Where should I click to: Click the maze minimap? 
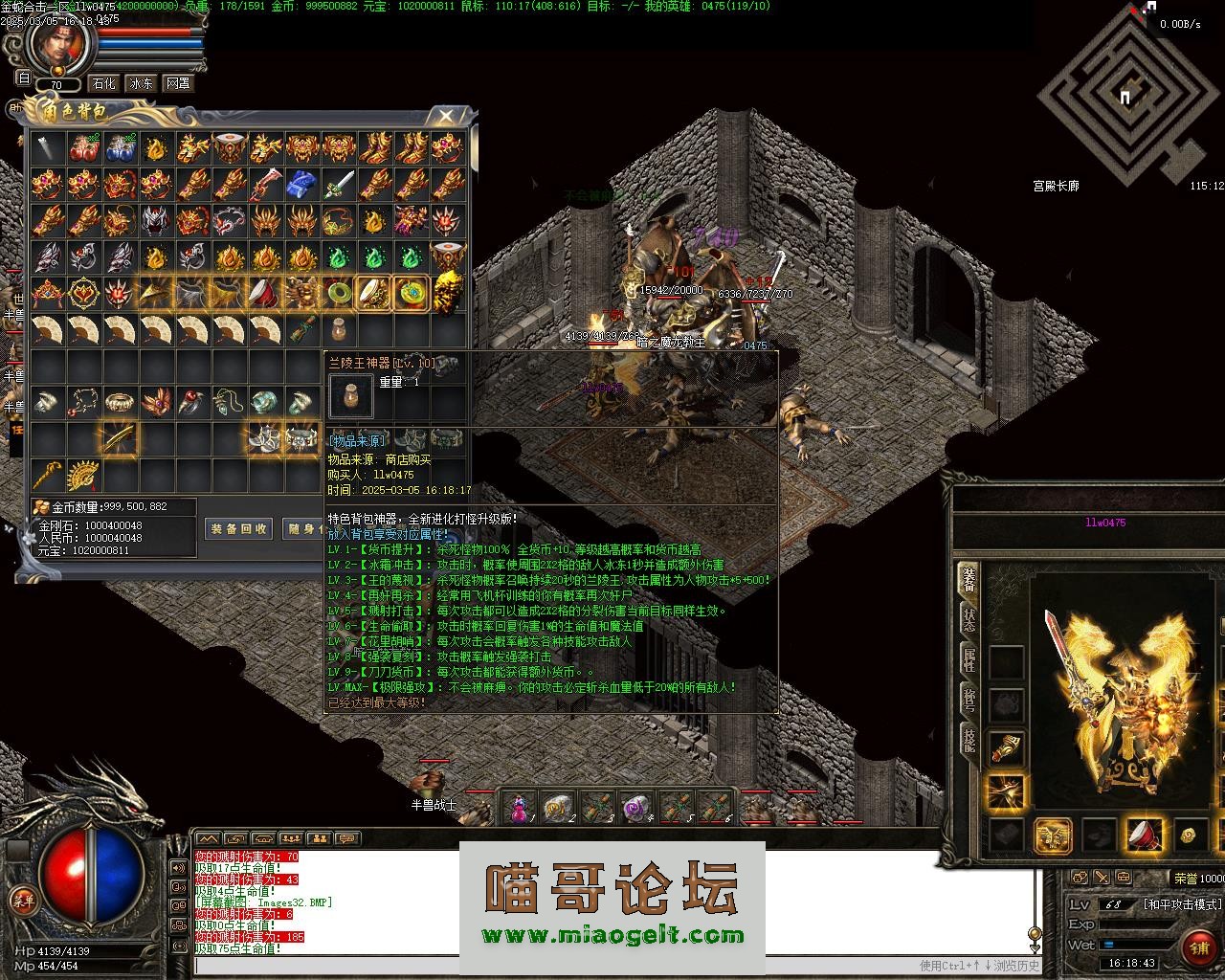tap(1122, 97)
